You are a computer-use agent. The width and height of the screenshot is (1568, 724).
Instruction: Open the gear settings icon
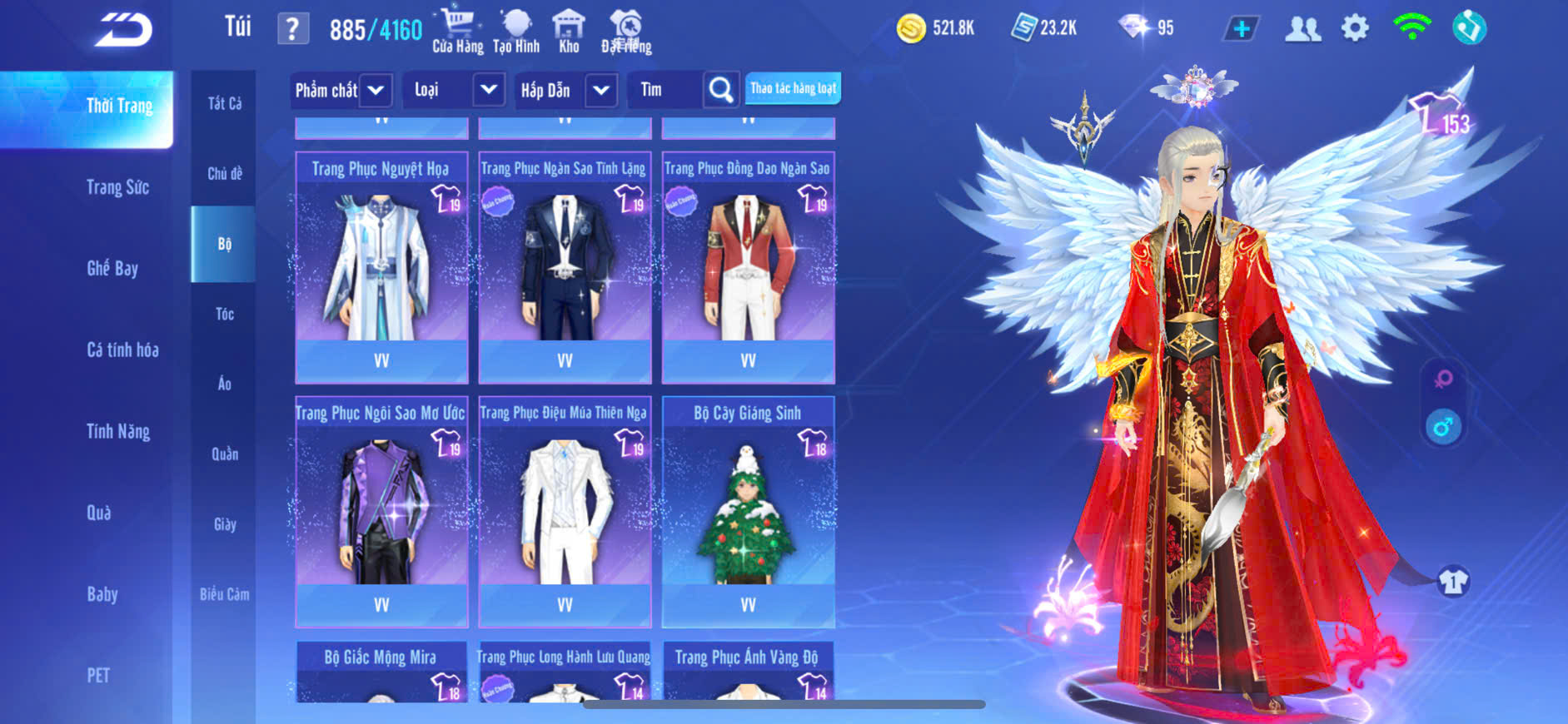pos(1355,29)
